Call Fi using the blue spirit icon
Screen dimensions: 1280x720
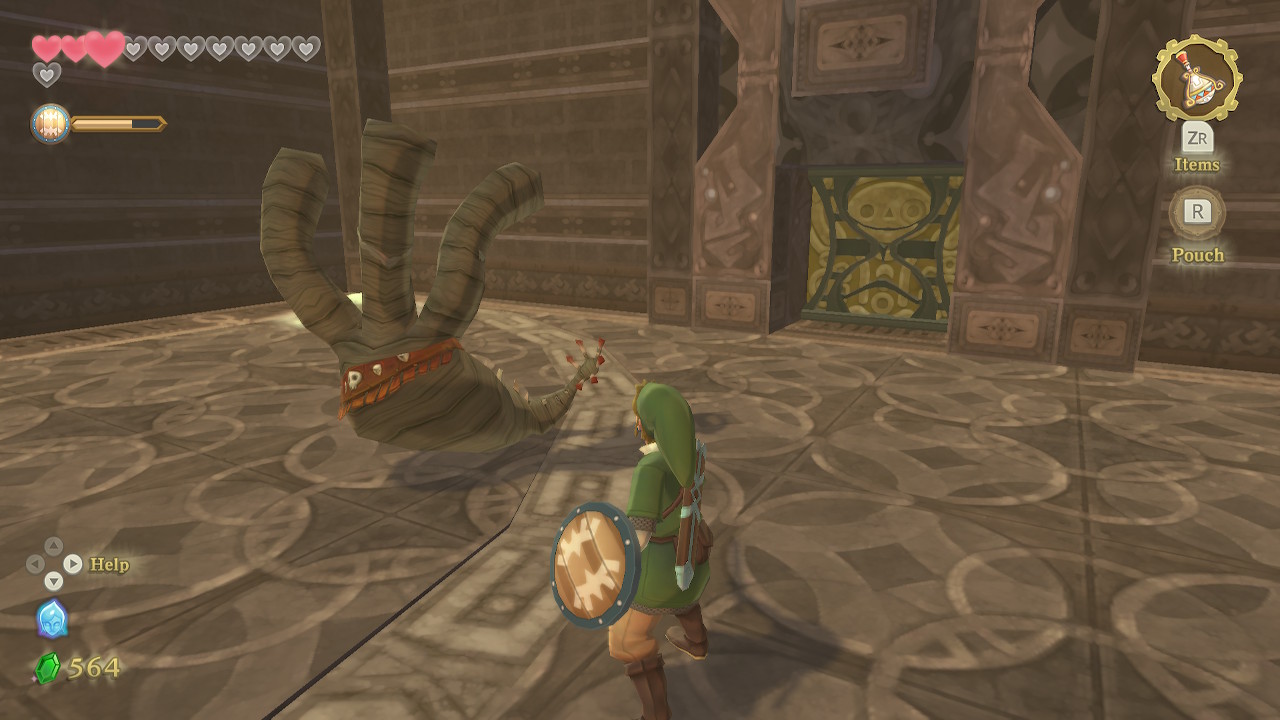(52, 619)
